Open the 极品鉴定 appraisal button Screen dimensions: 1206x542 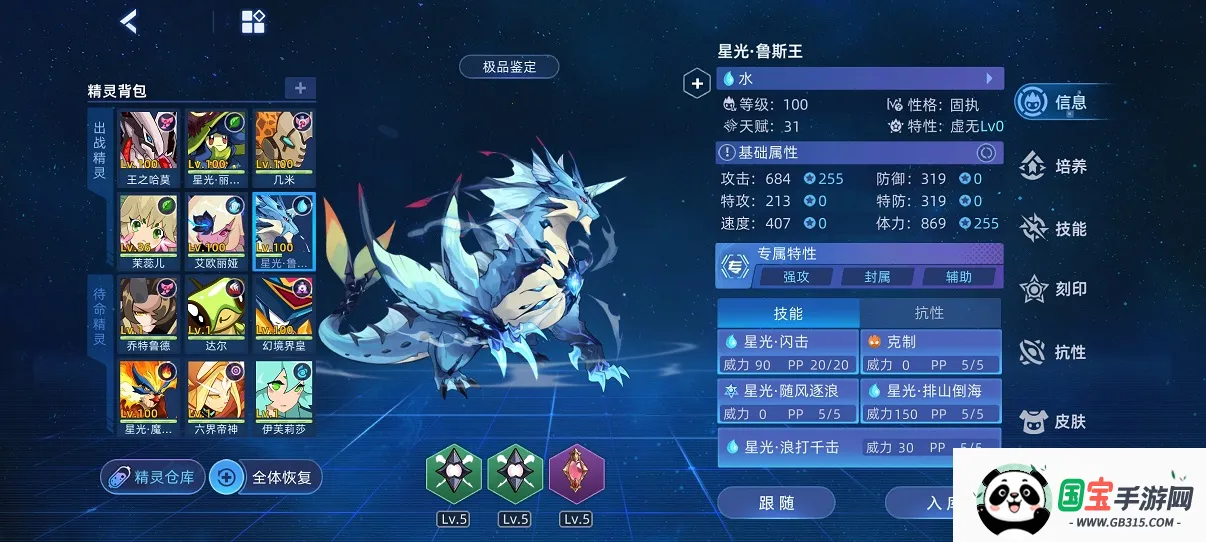(x=509, y=67)
